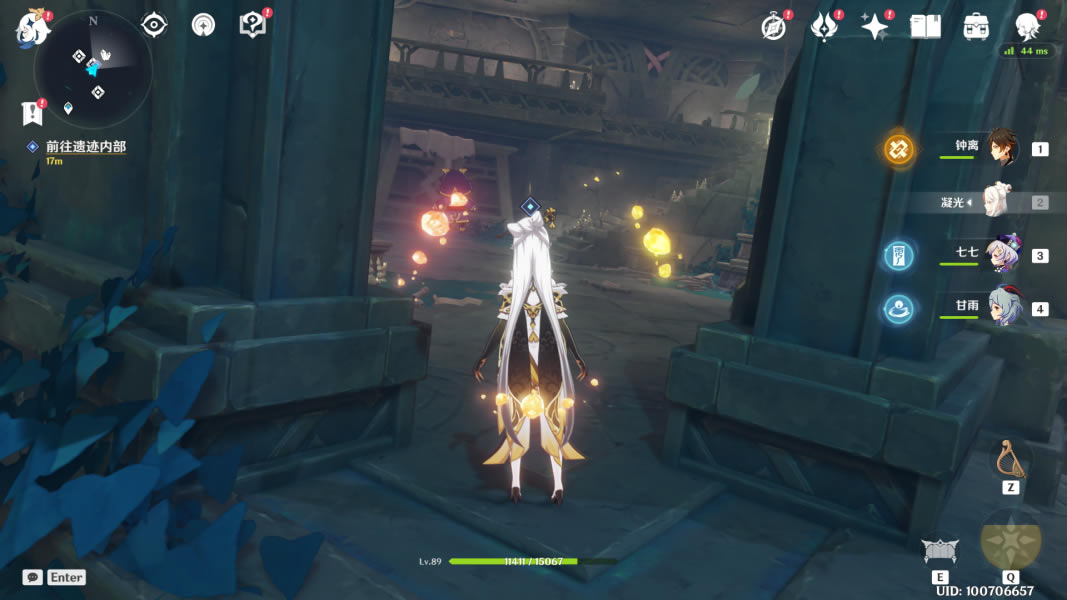
Task: Switch to party member 钟离
Action: pos(1002,149)
